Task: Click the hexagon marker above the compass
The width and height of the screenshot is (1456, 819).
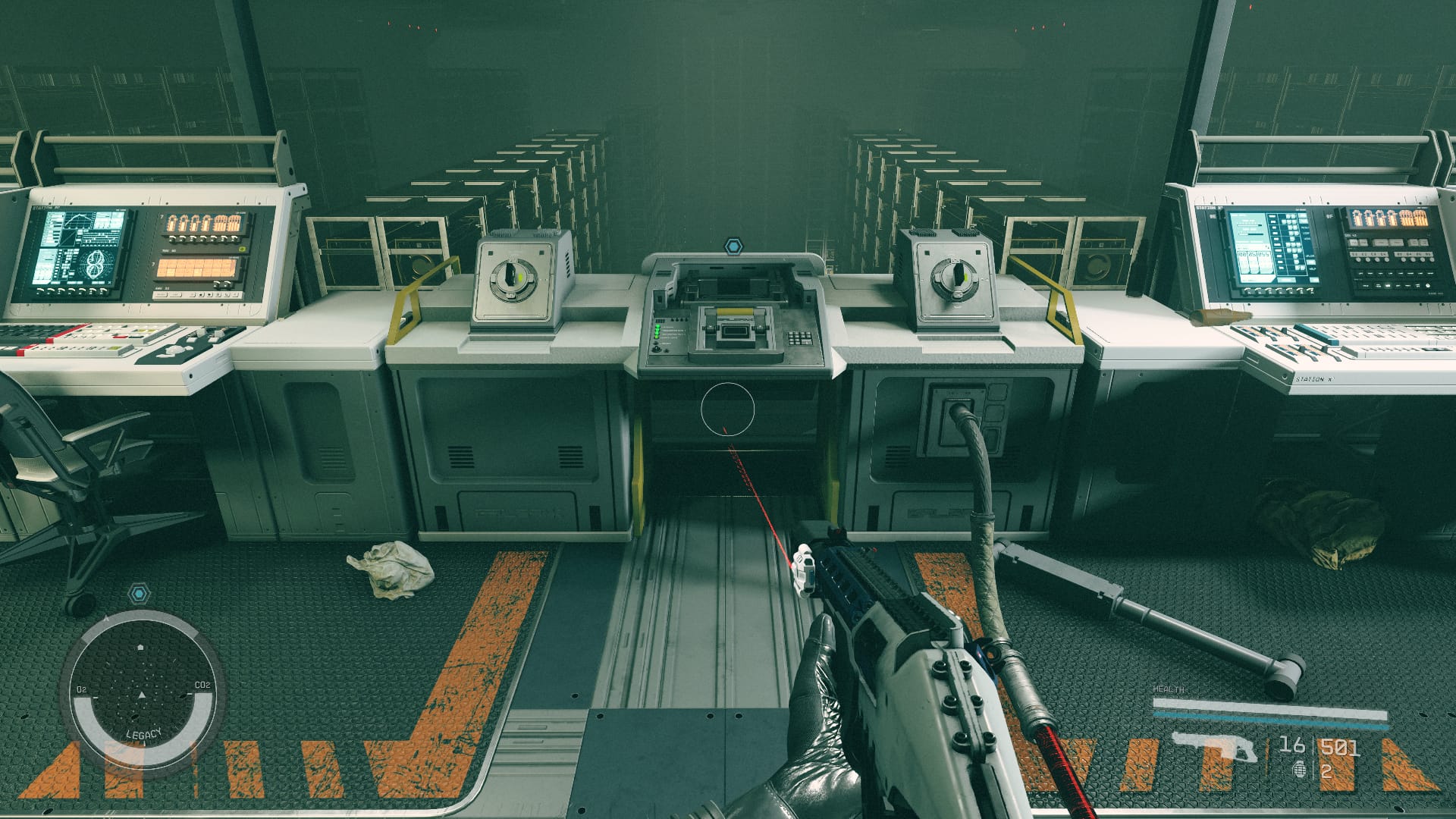Action: [x=138, y=593]
